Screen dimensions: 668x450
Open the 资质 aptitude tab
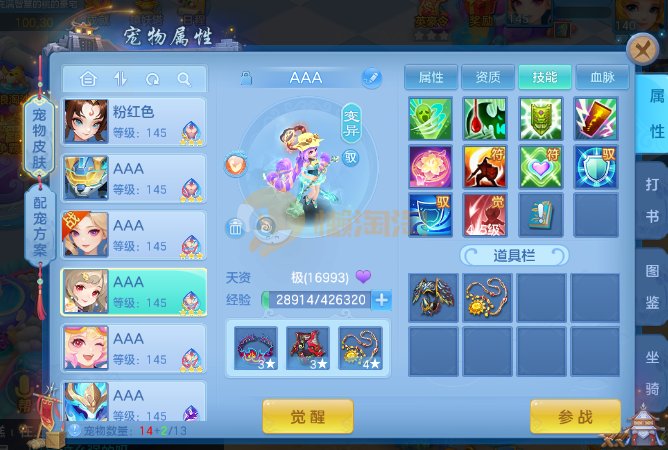(487, 77)
